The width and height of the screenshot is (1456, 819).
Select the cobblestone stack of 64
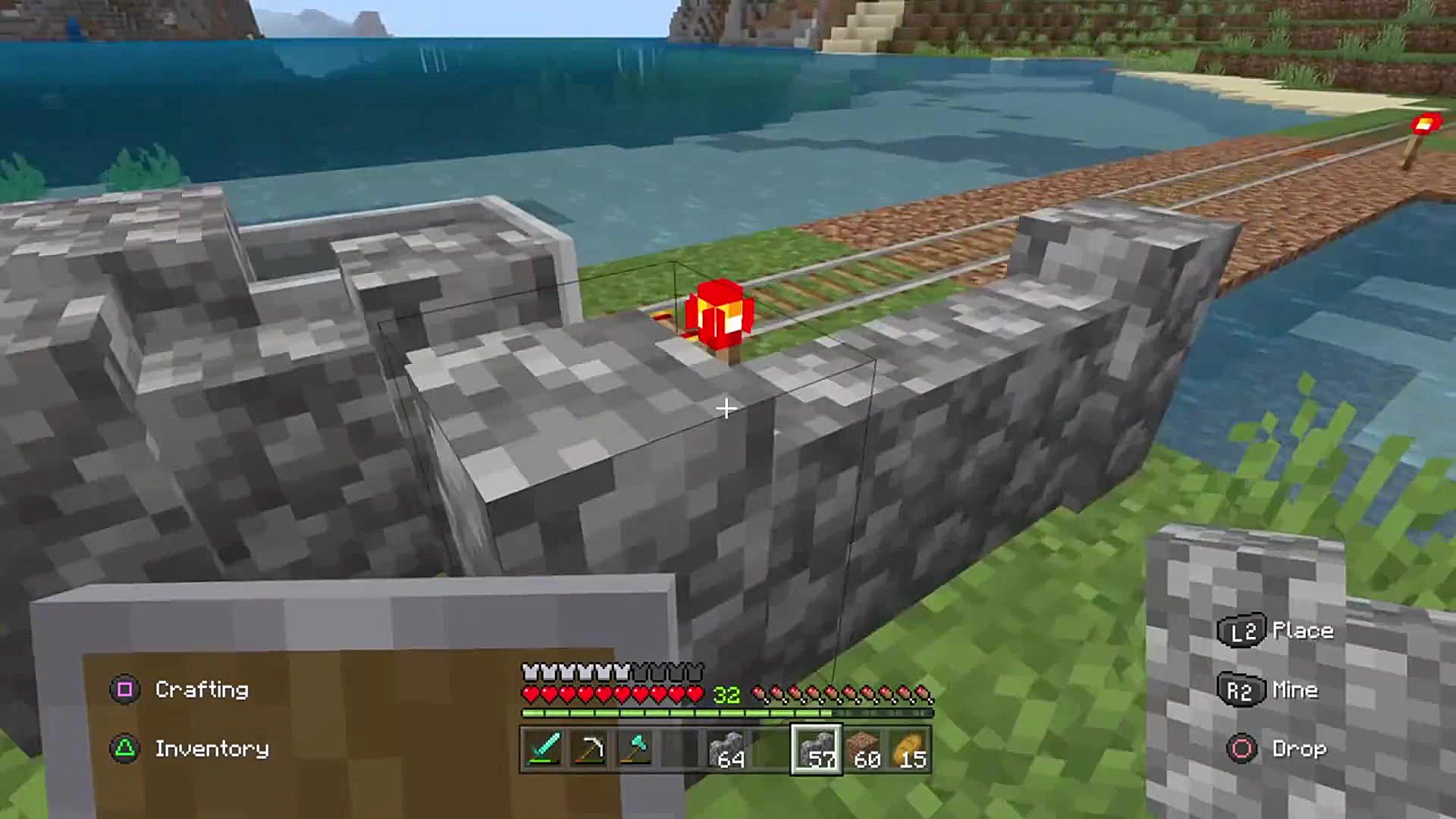click(x=726, y=749)
